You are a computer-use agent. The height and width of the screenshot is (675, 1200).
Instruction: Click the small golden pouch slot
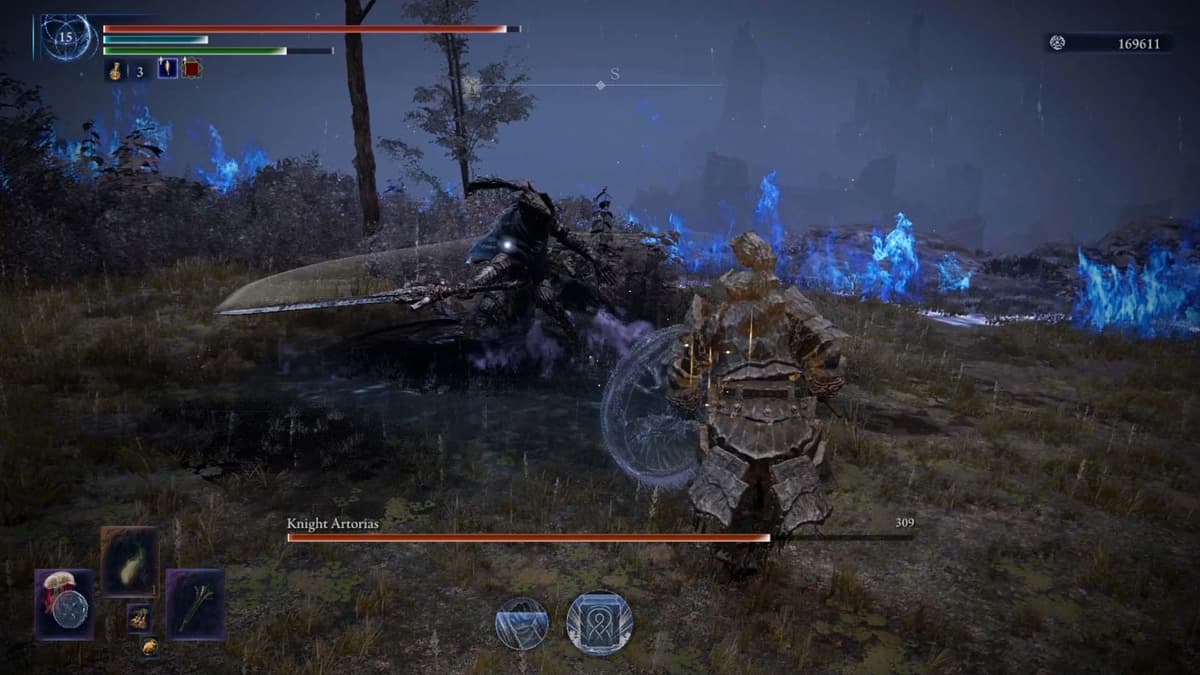(x=138, y=617)
